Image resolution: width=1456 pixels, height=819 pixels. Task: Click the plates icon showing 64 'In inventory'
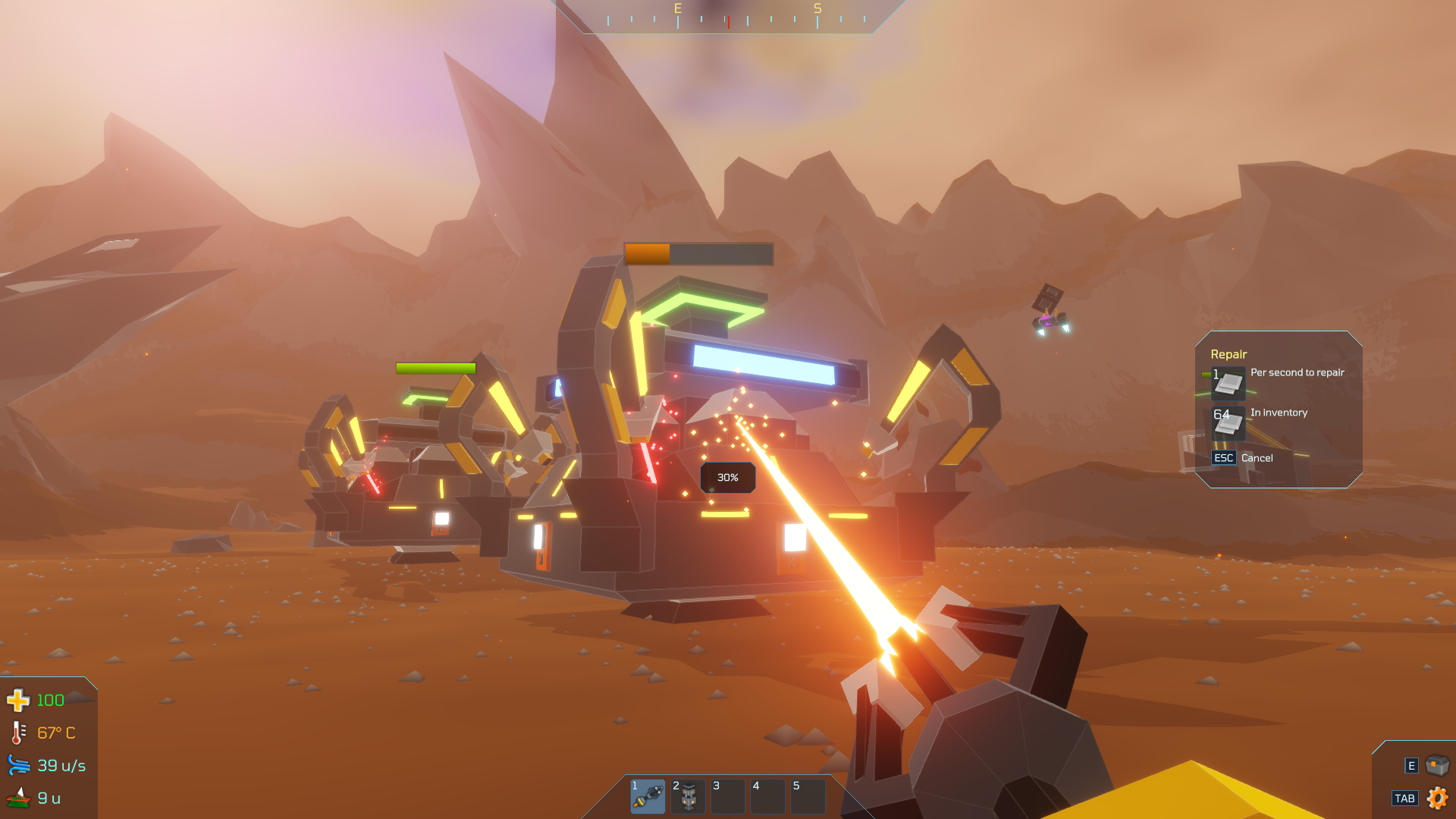coord(1228,423)
